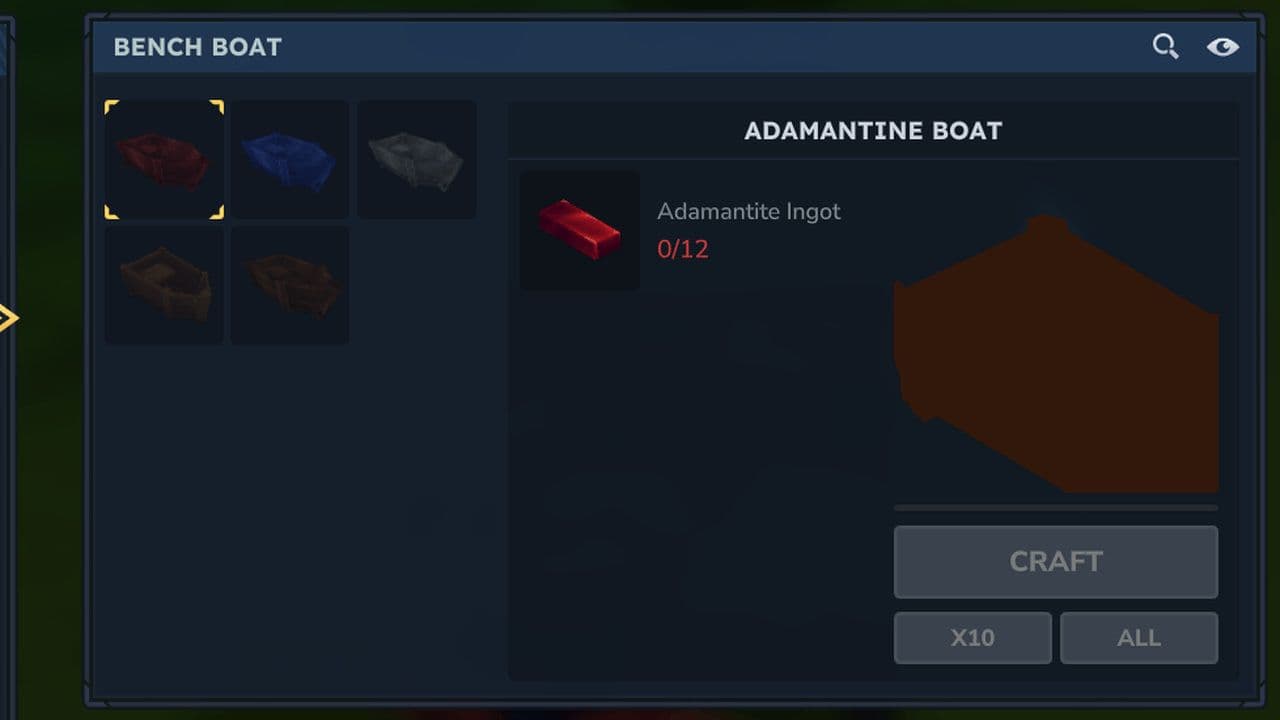
Task: Select the dark wooden boat recipe
Action: [290, 285]
